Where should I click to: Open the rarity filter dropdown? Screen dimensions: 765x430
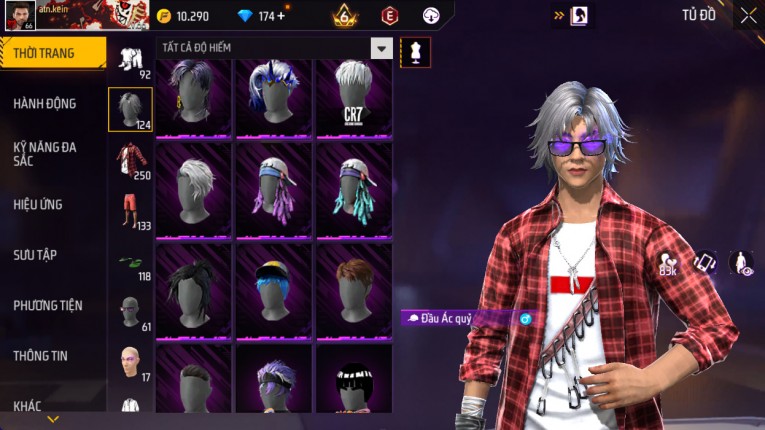(x=381, y=48)
